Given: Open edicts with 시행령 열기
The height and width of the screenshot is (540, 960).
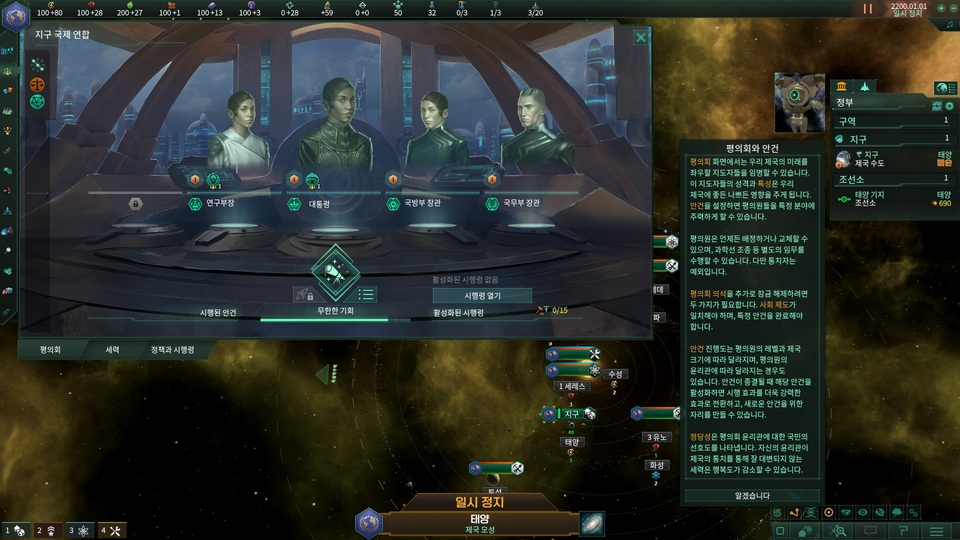Looking at the screenshot, I should (482, 295).
